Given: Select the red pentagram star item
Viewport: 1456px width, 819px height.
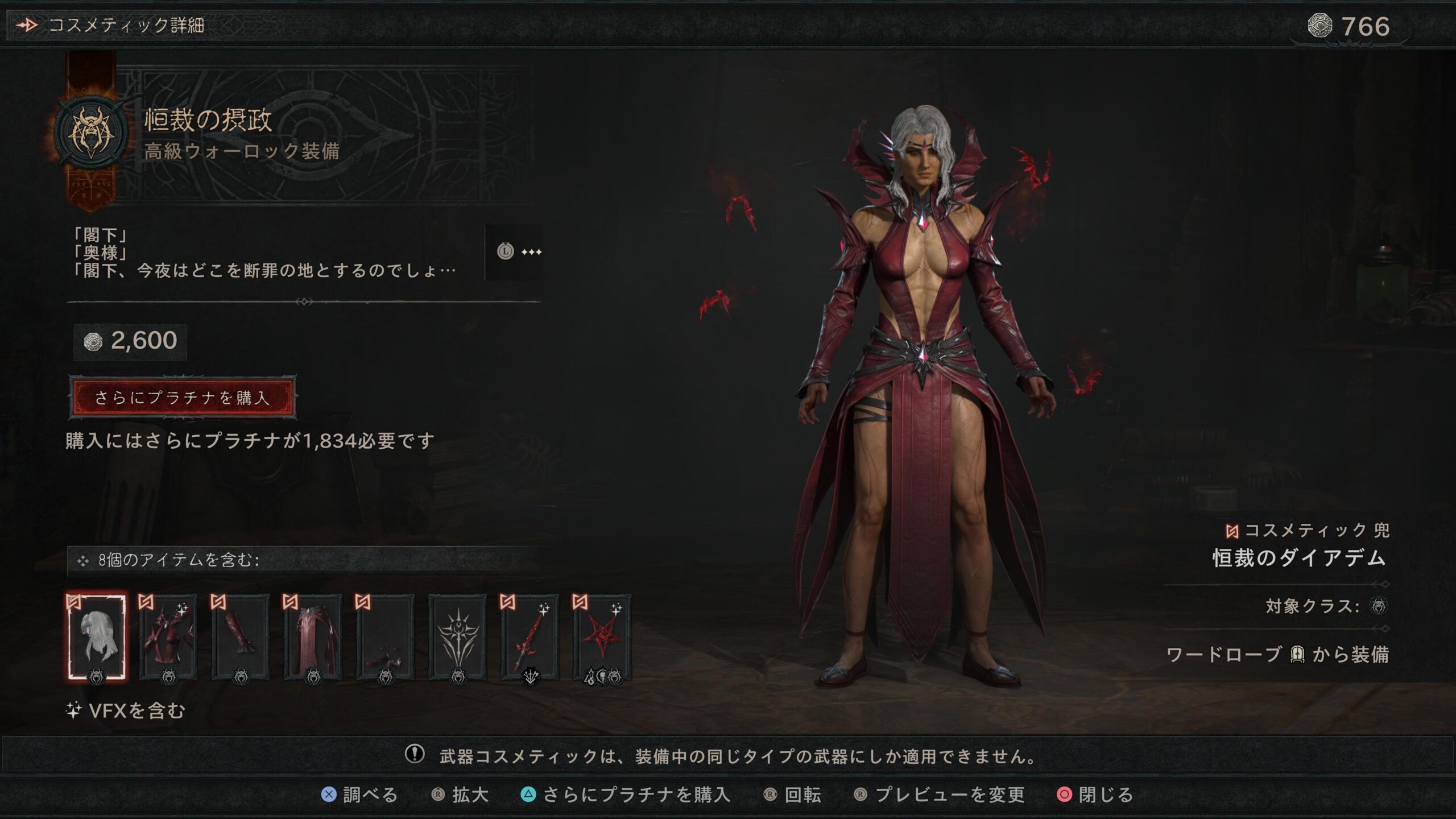Looking at the screenshot, I should (602, 637).
